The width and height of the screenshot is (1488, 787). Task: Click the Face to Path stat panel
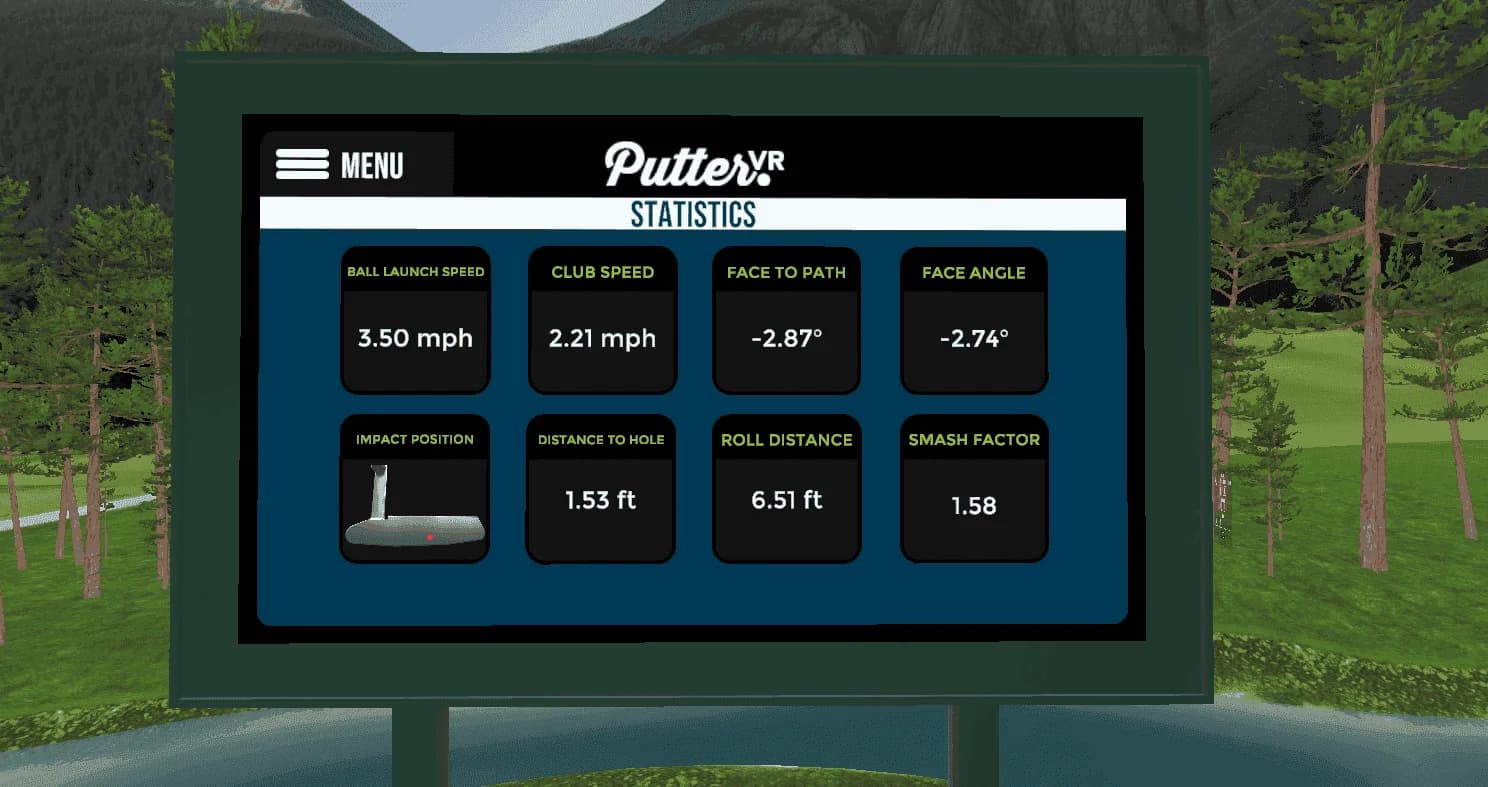coord(786,319)
